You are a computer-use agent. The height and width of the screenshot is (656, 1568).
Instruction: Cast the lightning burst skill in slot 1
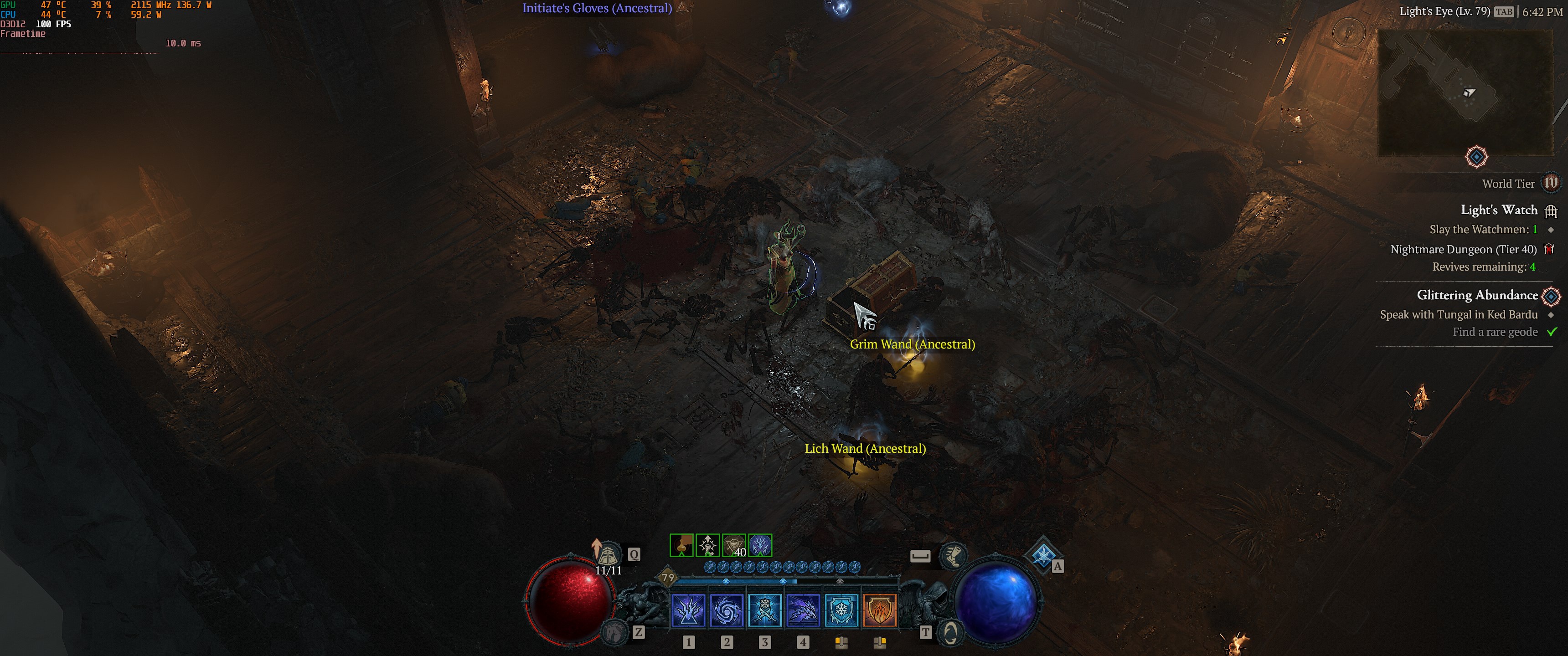click(688, 610)
